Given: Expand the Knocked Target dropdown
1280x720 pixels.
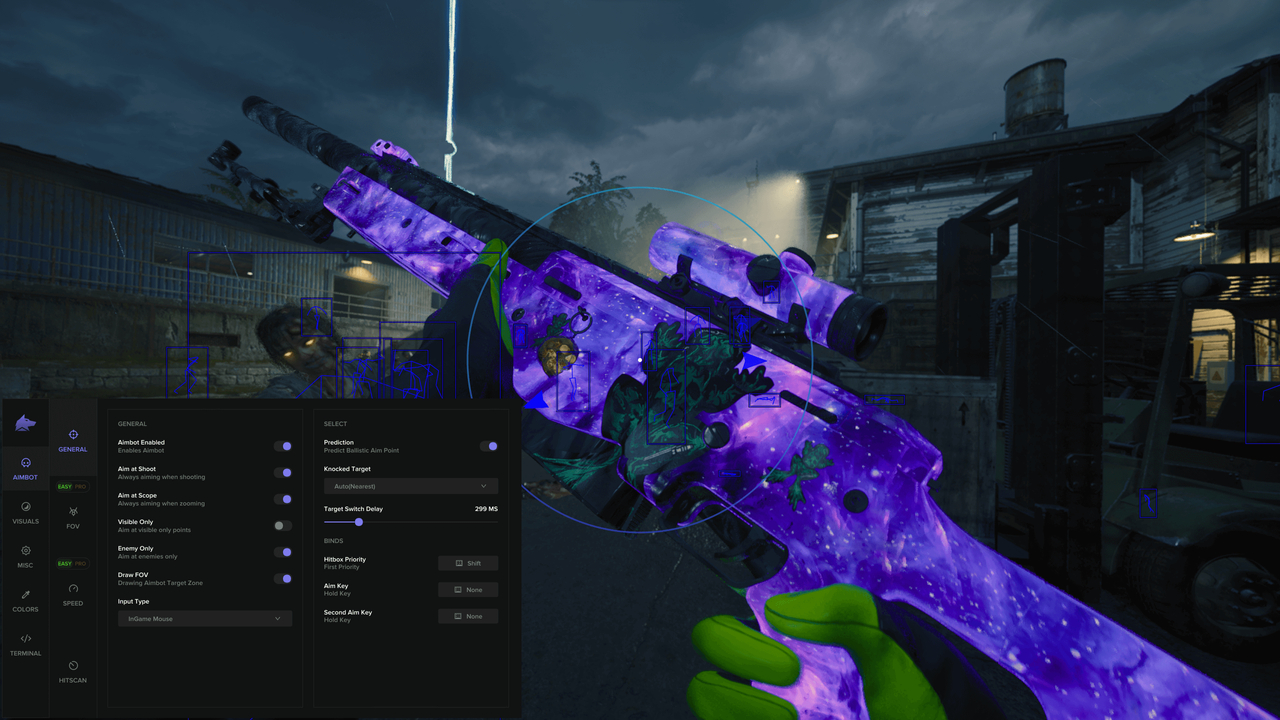Looking at the screenshot, I should point(410,485).
